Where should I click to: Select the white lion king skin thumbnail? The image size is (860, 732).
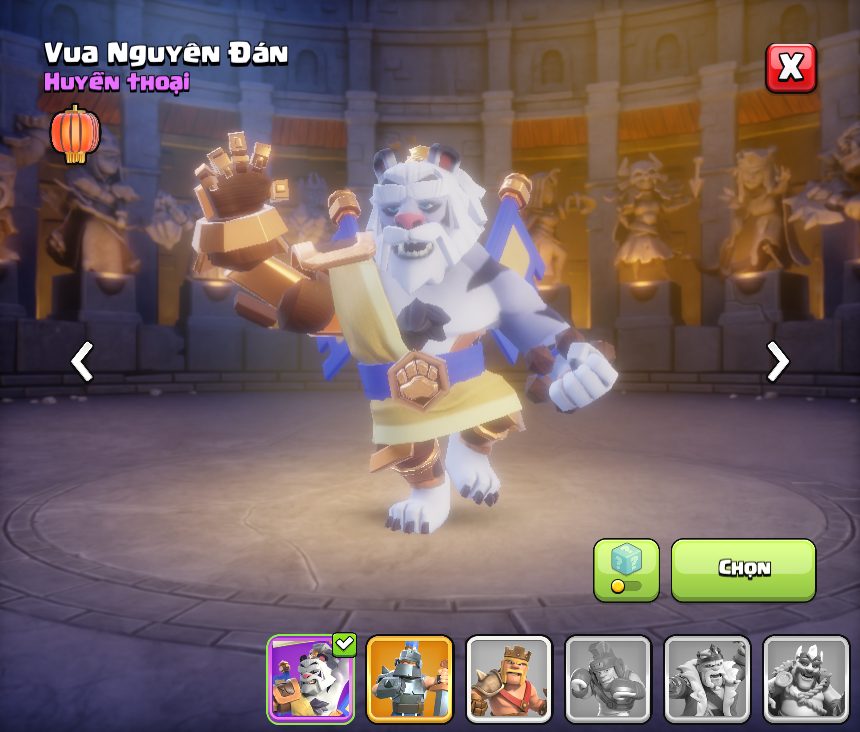(x=311, y=679)
